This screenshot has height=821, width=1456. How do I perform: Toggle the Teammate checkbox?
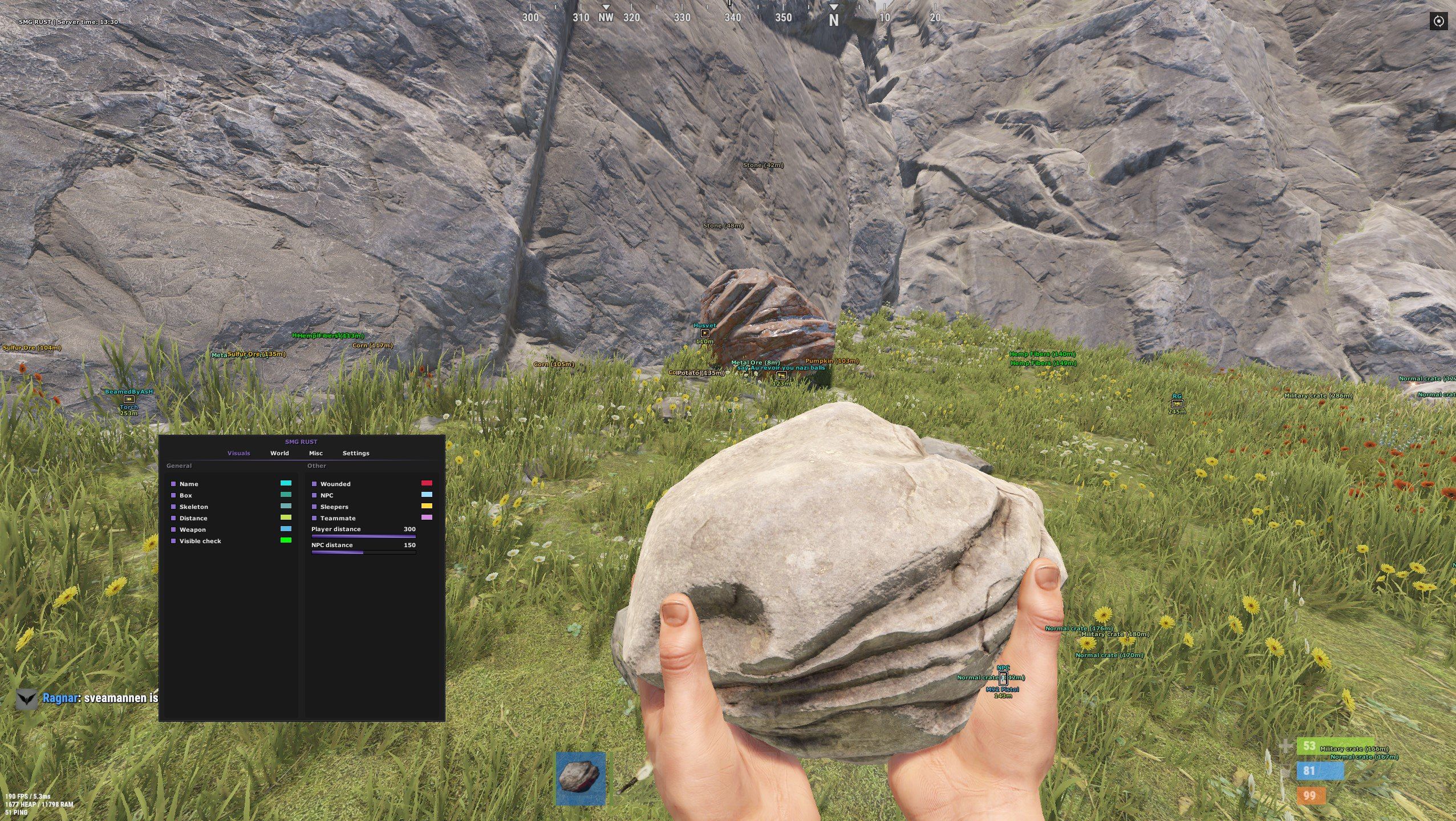(314, 518)
